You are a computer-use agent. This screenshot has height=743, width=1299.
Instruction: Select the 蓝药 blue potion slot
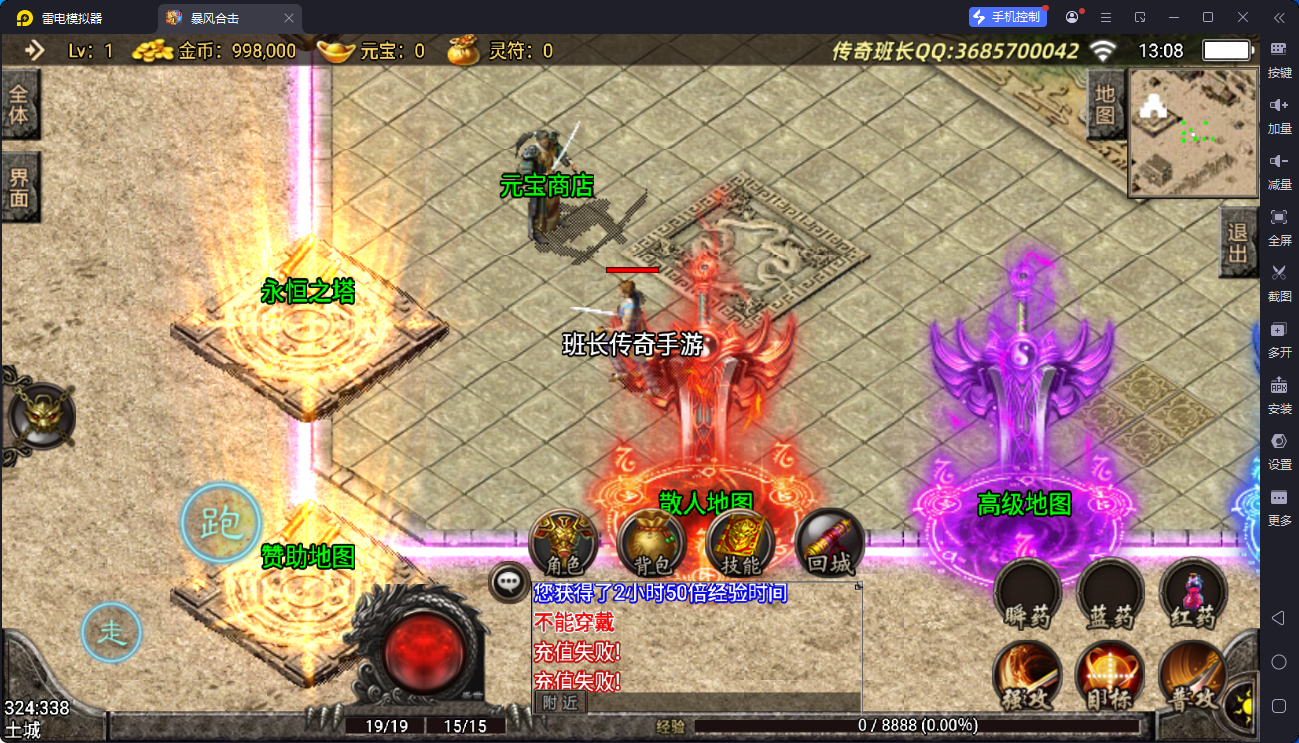1110,593
